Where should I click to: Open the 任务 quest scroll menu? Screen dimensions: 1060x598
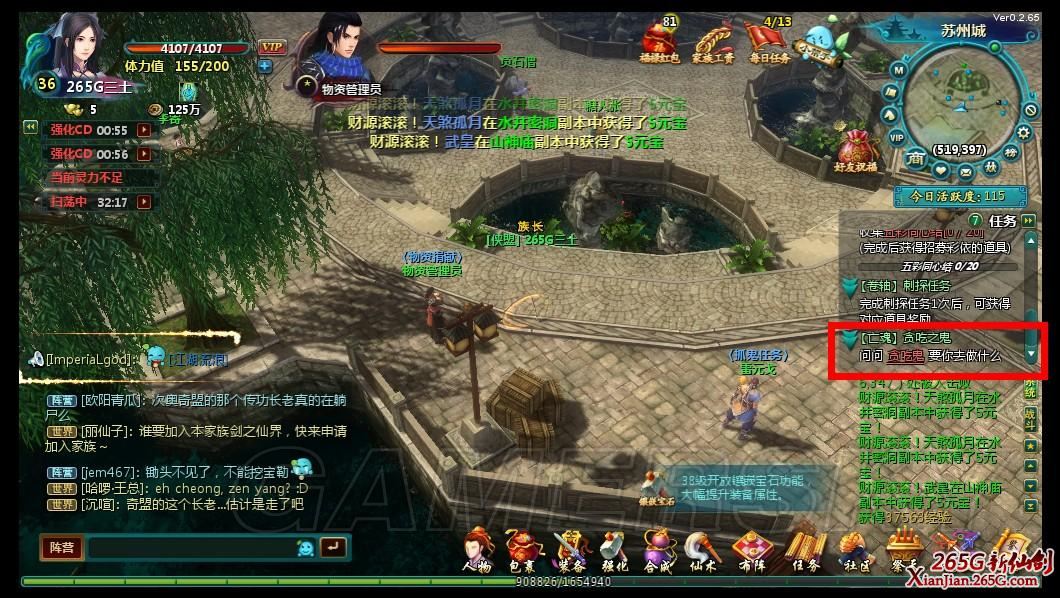(805, 551)
